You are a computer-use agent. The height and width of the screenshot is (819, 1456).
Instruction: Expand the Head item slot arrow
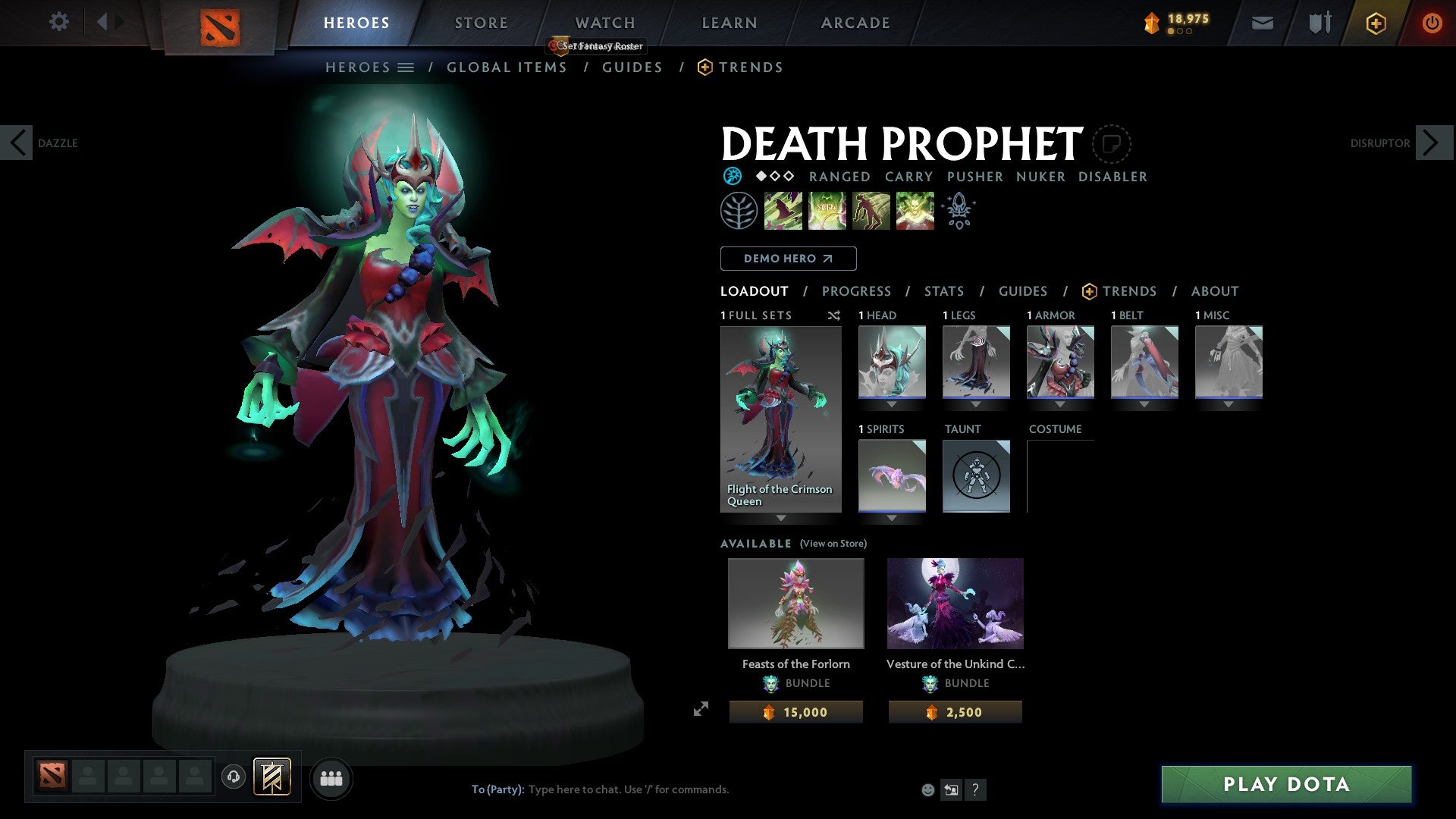(891, 404)
